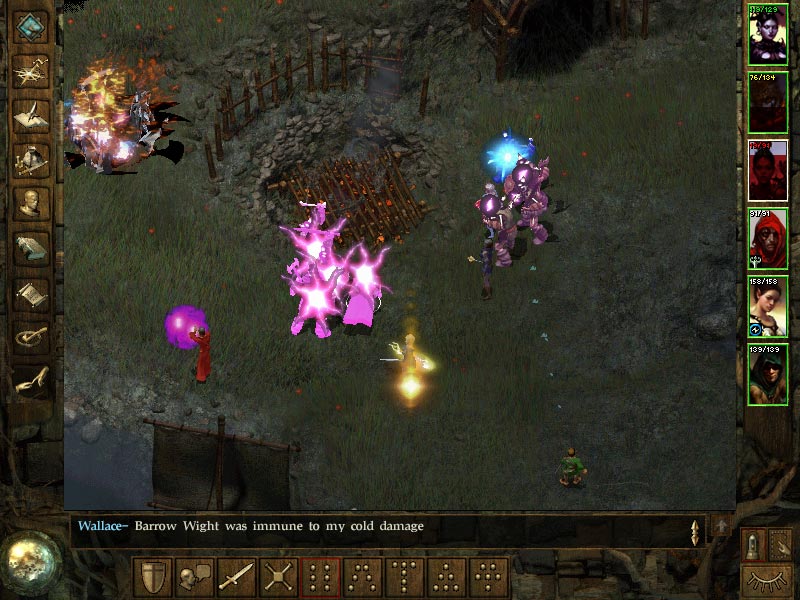Image resolution: width=800 pixels, height=600 pixels.
Task: Click the crossed-arrows stop action button
Action: (277, 577)
